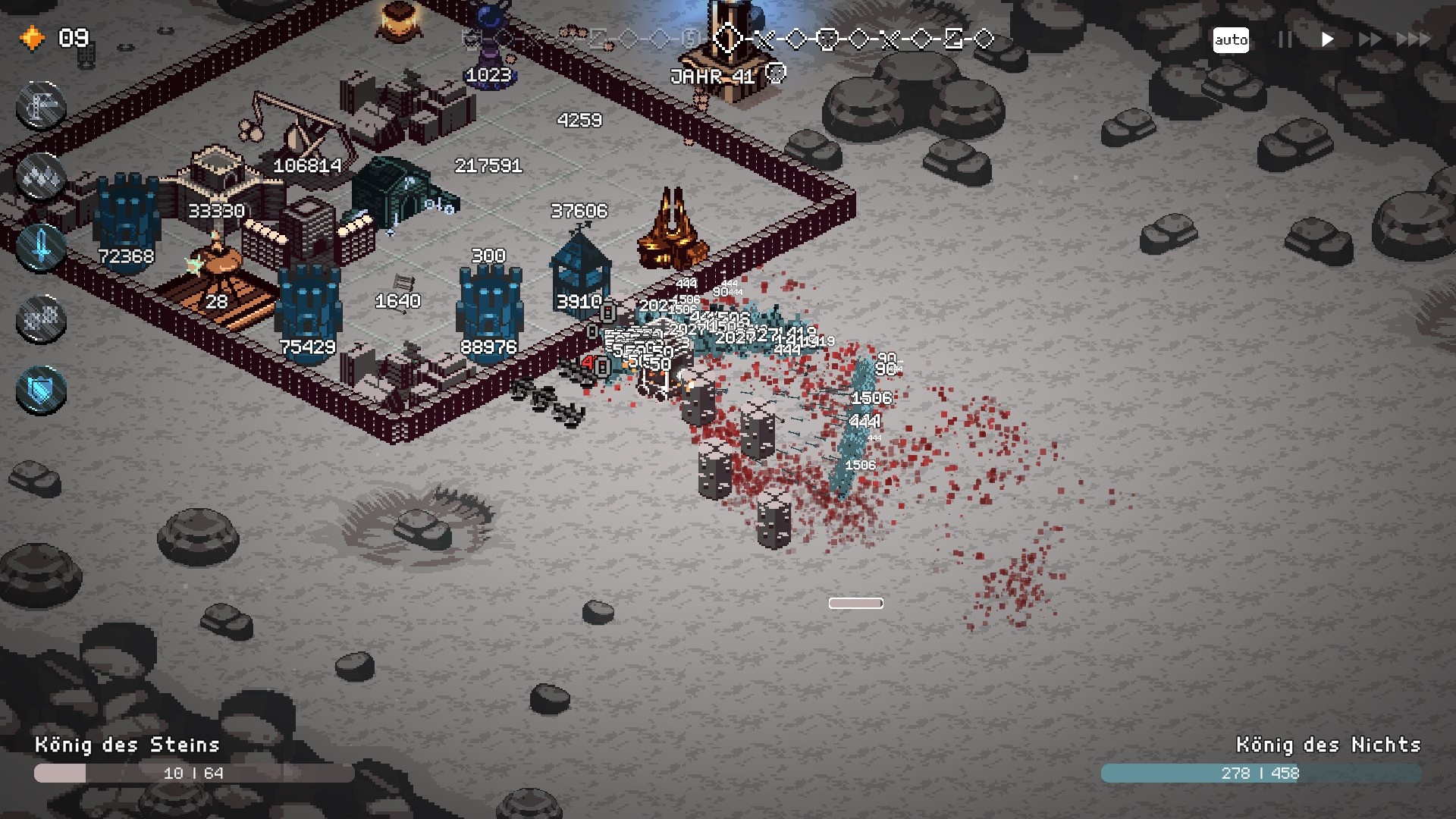Pause the game speed
The image size is (1456, 819).
point(1285,39)
